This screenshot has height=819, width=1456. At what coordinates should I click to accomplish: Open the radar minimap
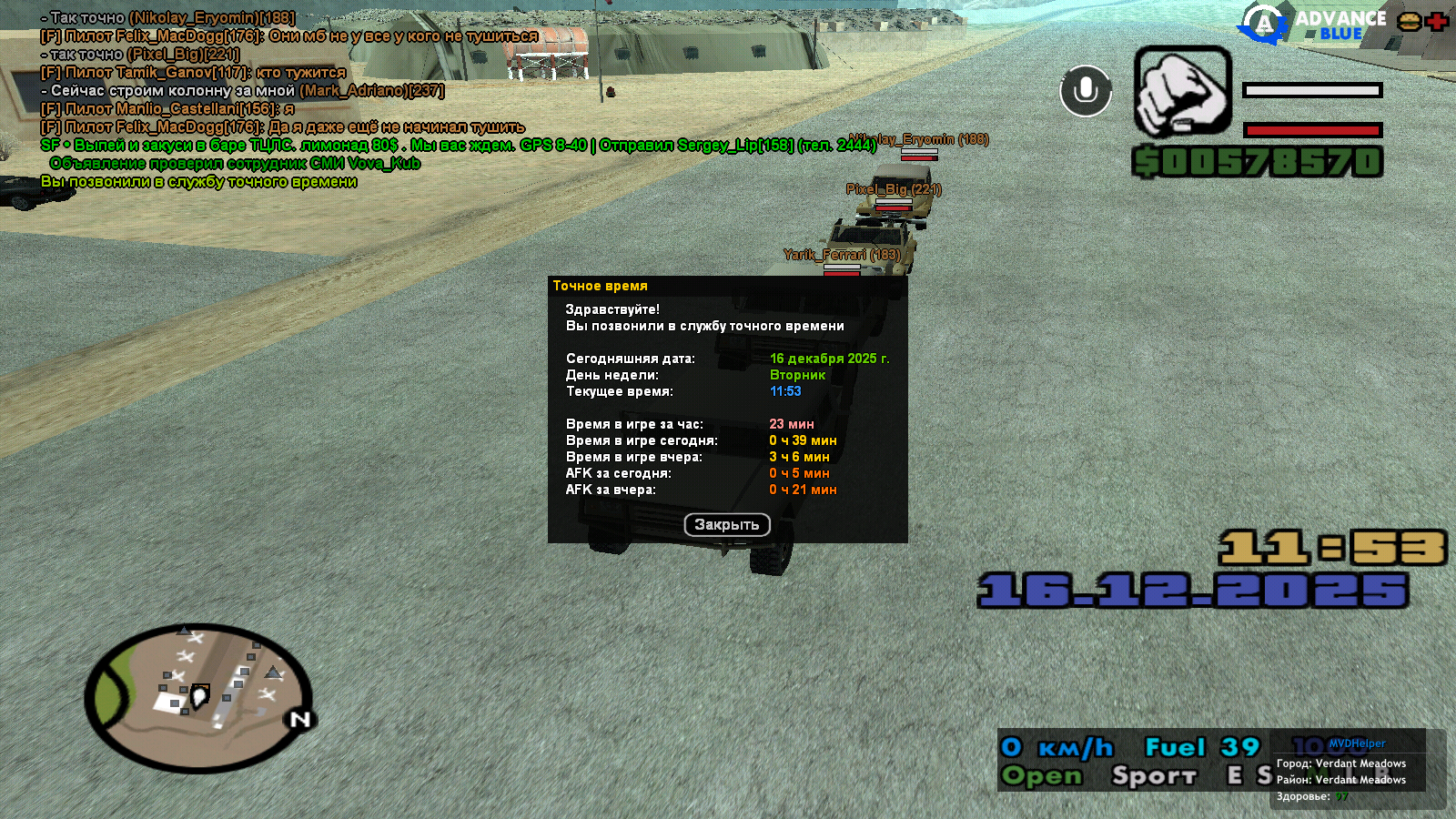[x=198, y=698]
